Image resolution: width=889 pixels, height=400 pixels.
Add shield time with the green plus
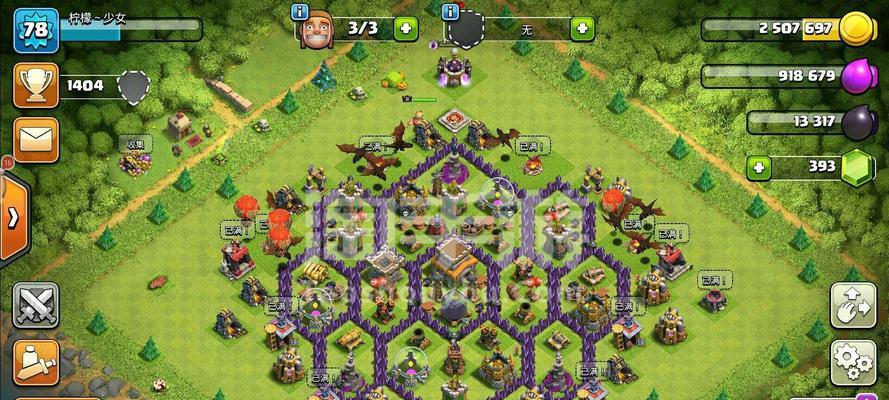(x=582, y=28)
